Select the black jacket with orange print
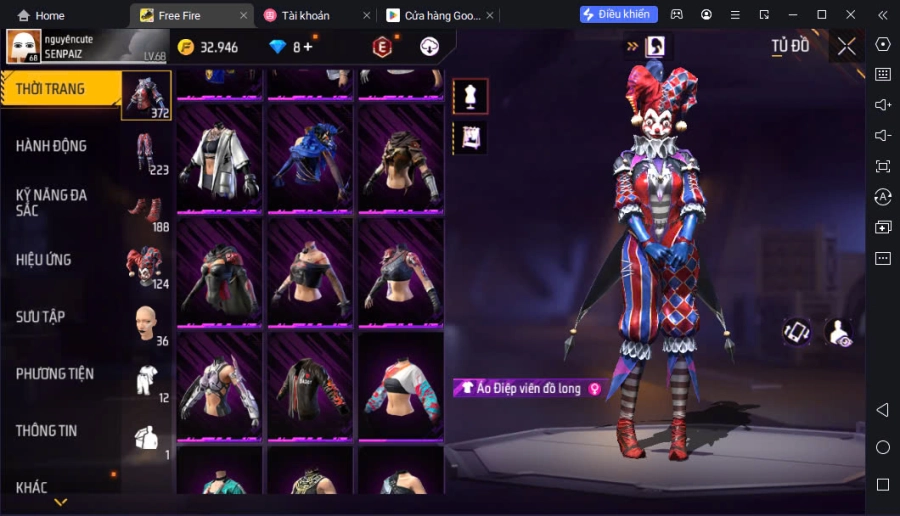This screenshot has height=516, width=900. (310, 388)
